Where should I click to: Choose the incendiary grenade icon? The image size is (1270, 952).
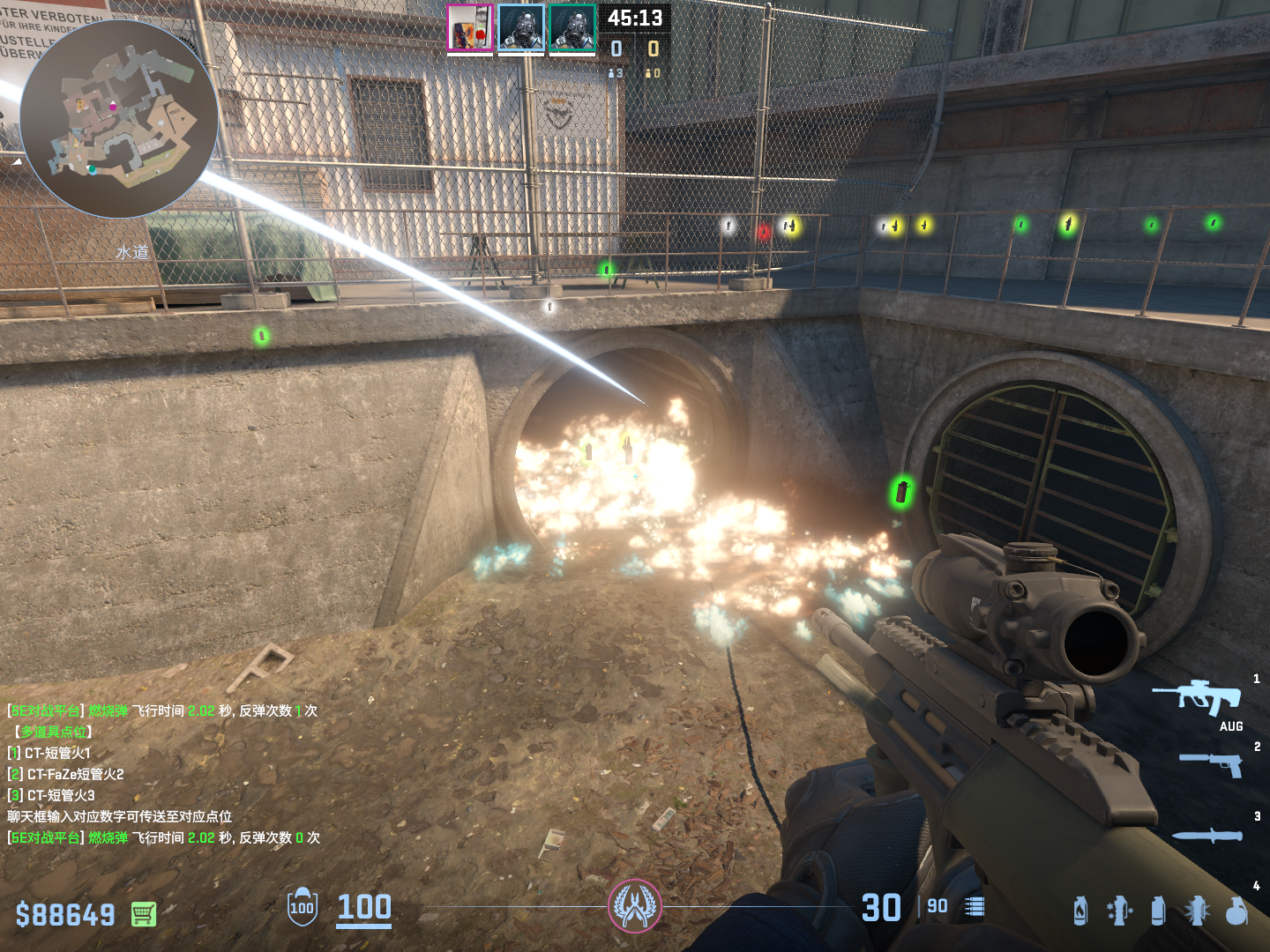[x=1079, y=911]
